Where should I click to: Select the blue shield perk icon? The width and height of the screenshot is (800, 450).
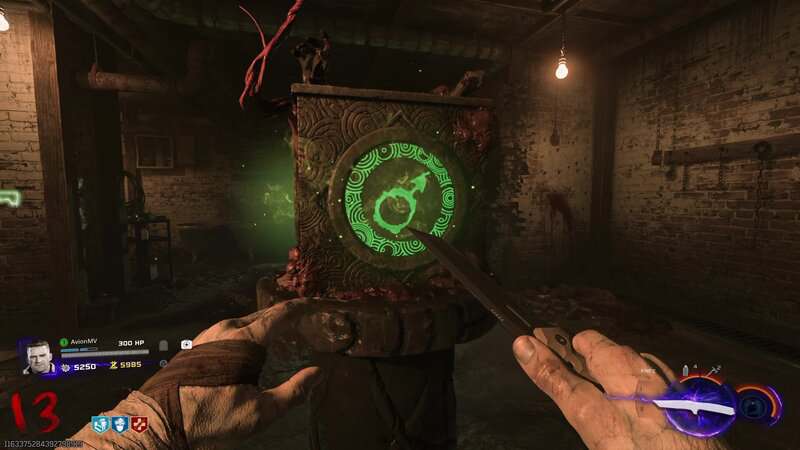(120, 424)
